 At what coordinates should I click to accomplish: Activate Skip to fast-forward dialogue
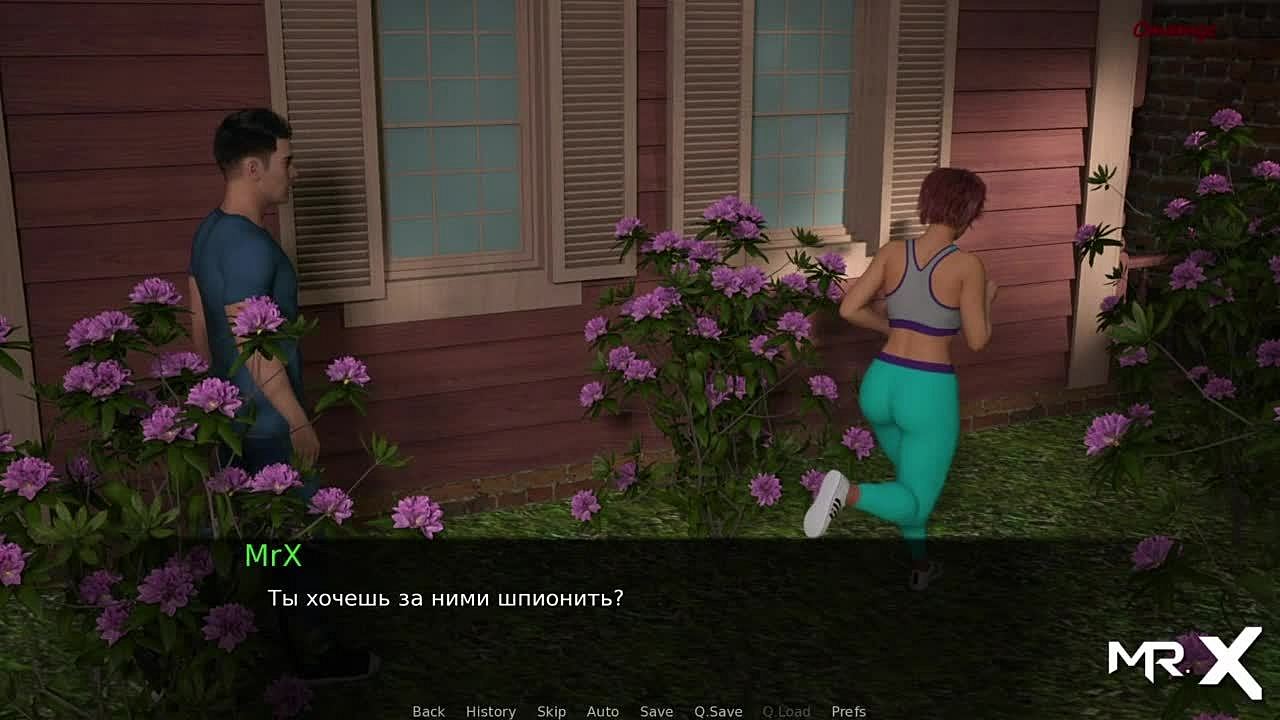click(x=551, y=711)
